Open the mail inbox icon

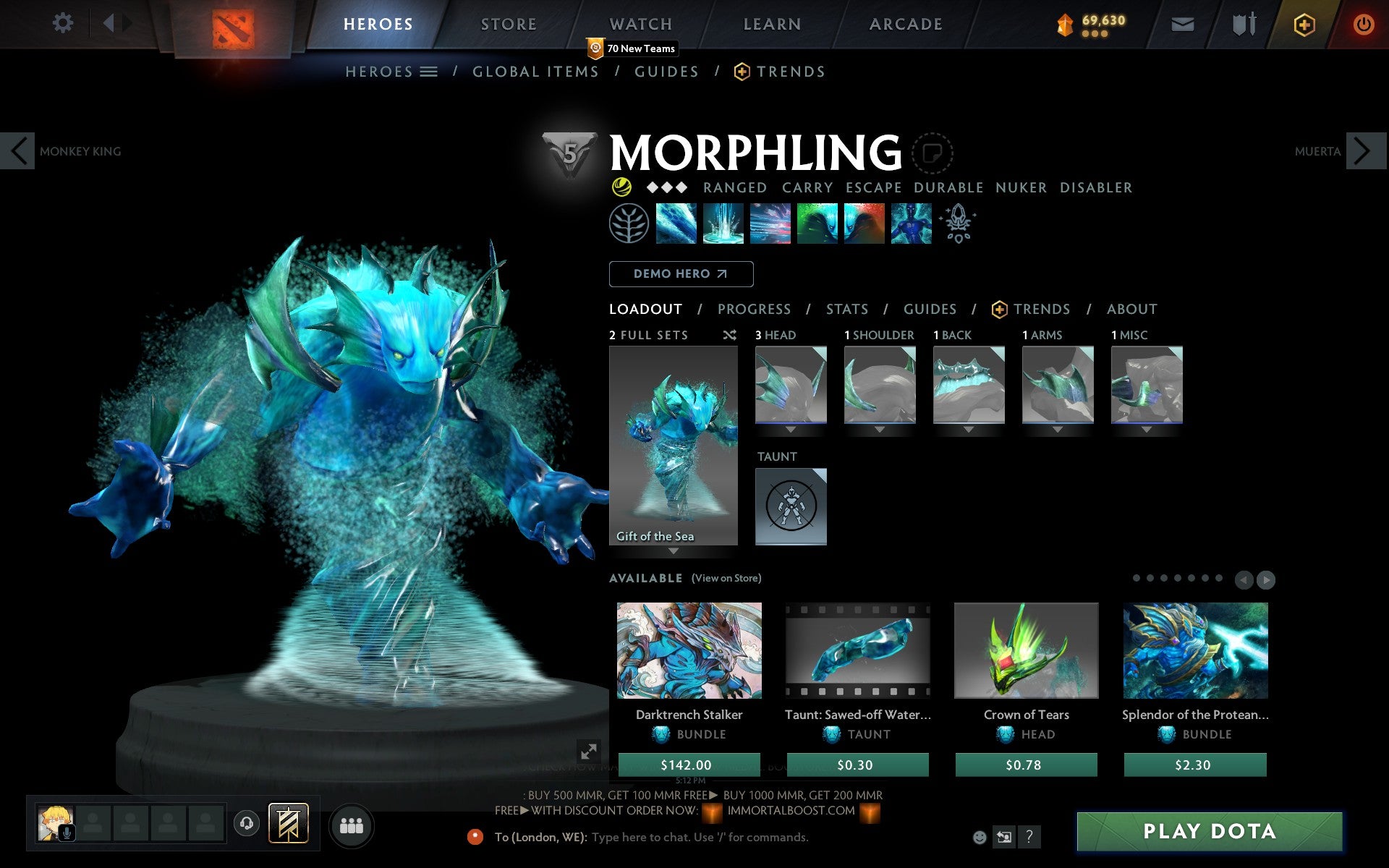pos(1182,24)
